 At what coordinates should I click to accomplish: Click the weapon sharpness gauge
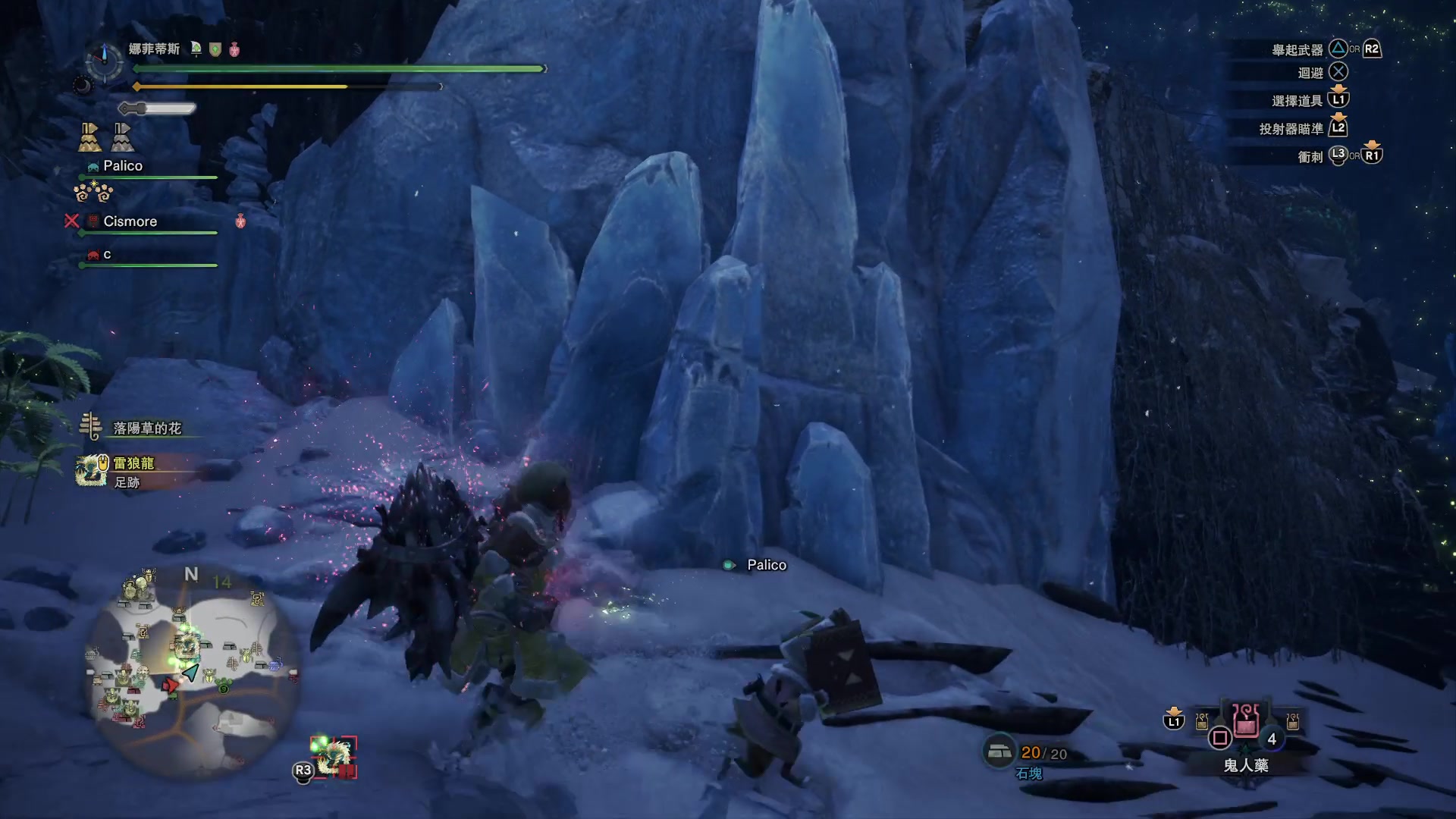[x=158, y=109]
